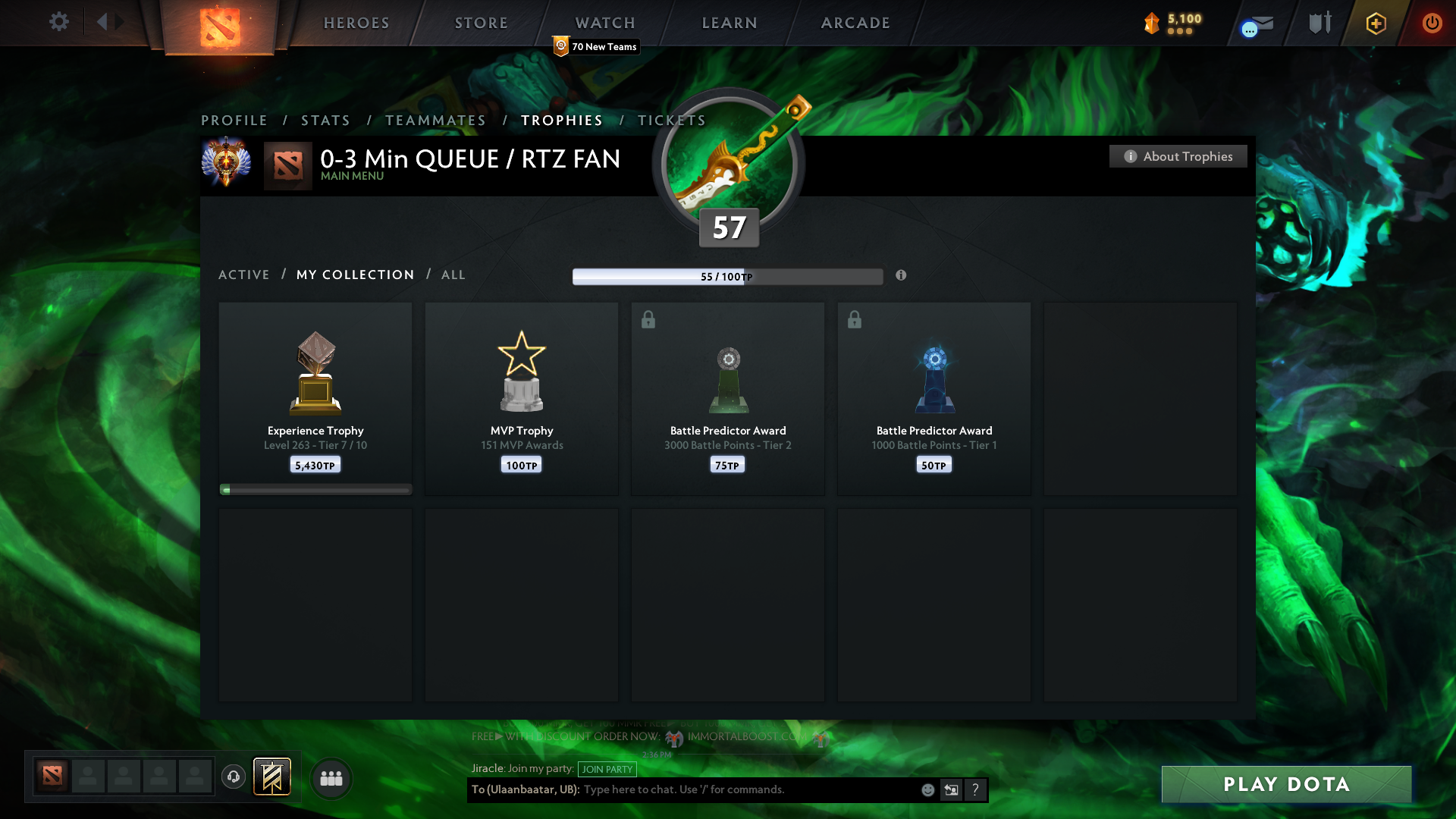Image resolution: width=1456 pixels, height=819 pixels.
Task: Expand the 70 New Teams notification
Action: (x=596, y=46)
